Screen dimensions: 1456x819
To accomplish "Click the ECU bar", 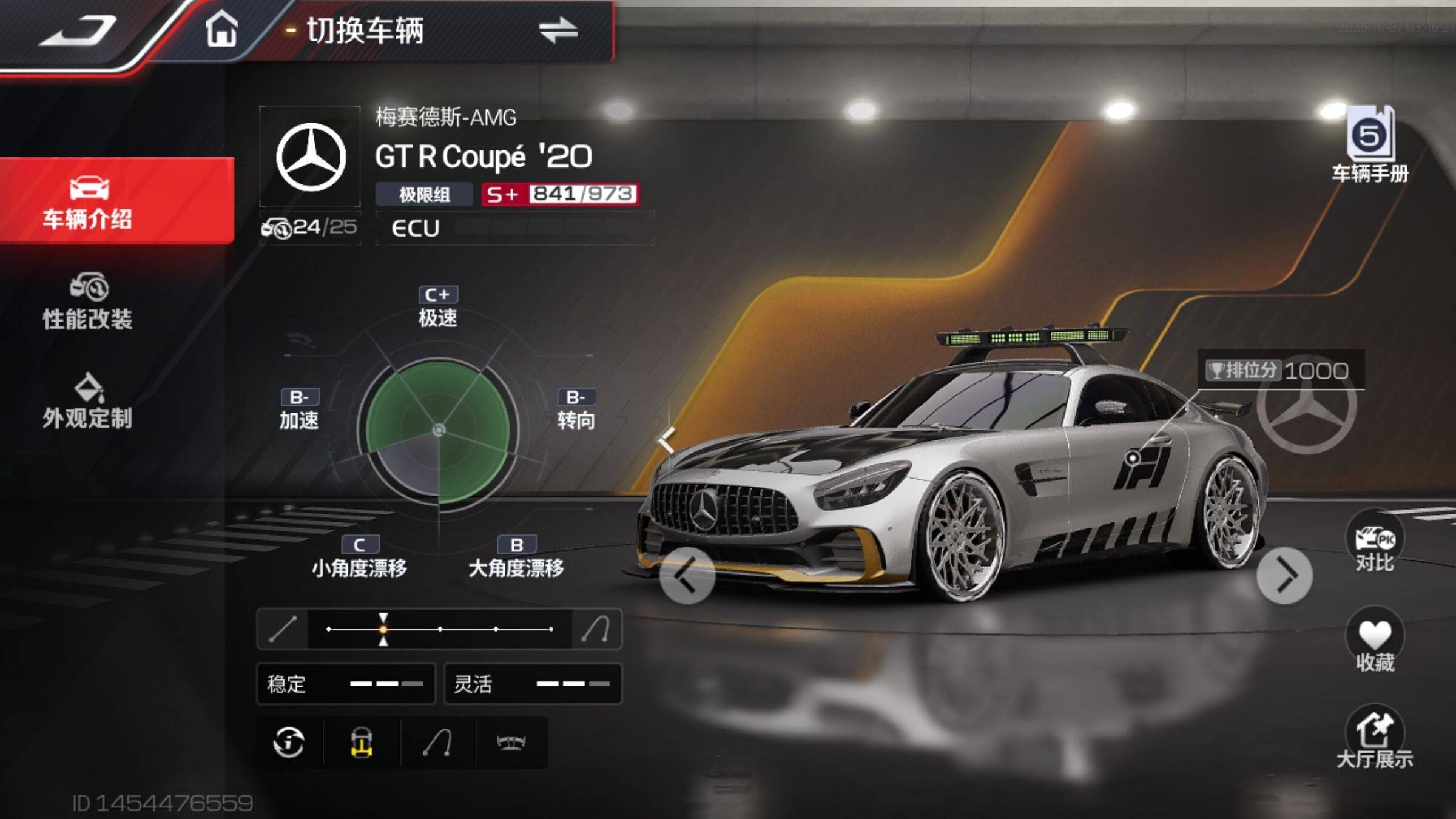I will pos(514,228).
